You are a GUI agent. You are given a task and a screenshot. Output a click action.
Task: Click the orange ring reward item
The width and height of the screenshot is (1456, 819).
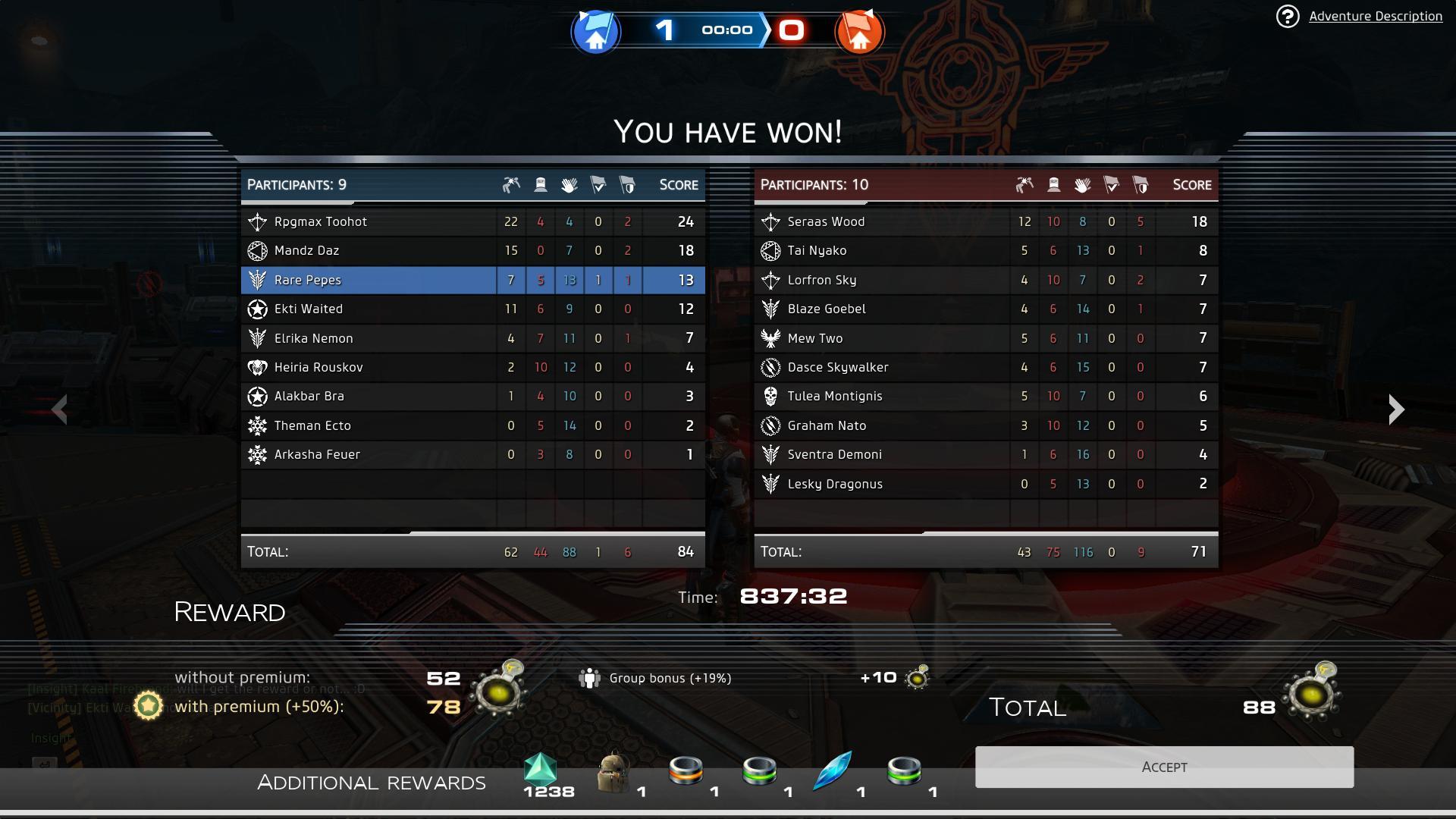(686, 770)
